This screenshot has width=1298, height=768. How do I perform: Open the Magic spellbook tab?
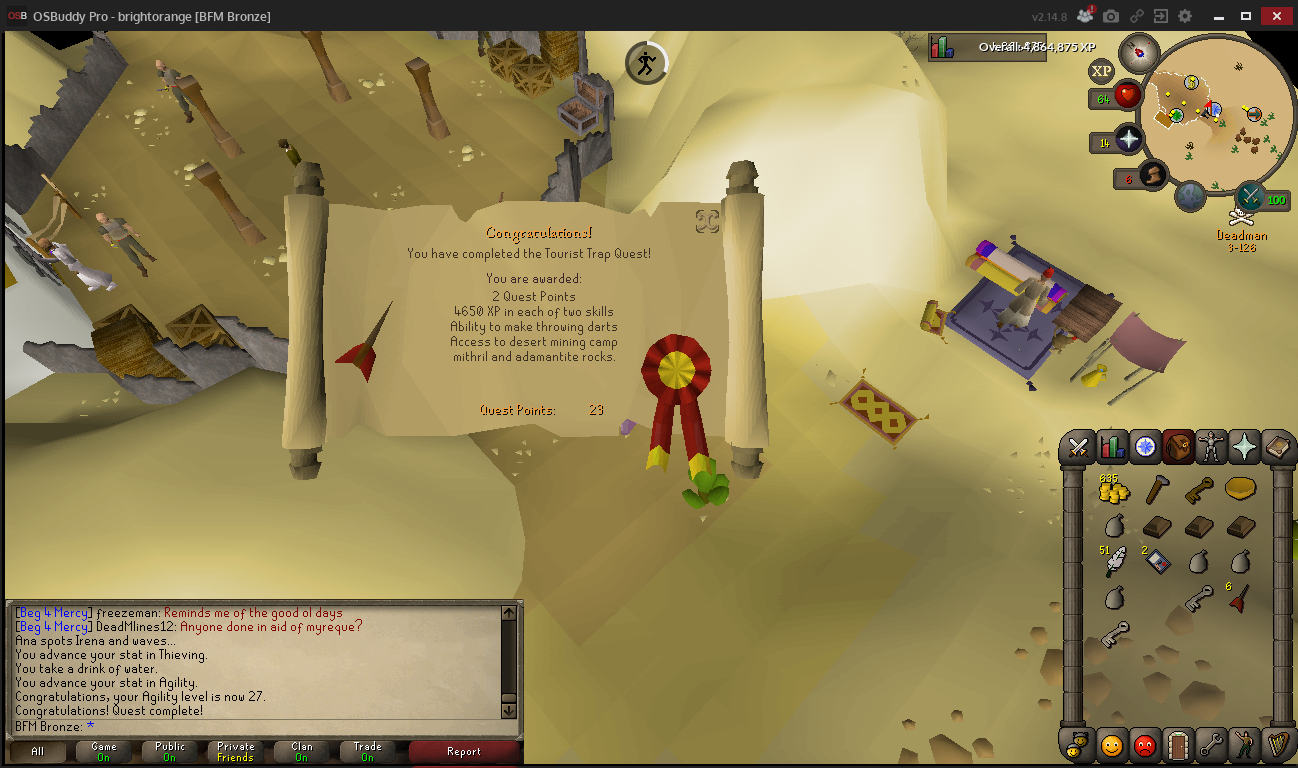tap(1277, 446)
